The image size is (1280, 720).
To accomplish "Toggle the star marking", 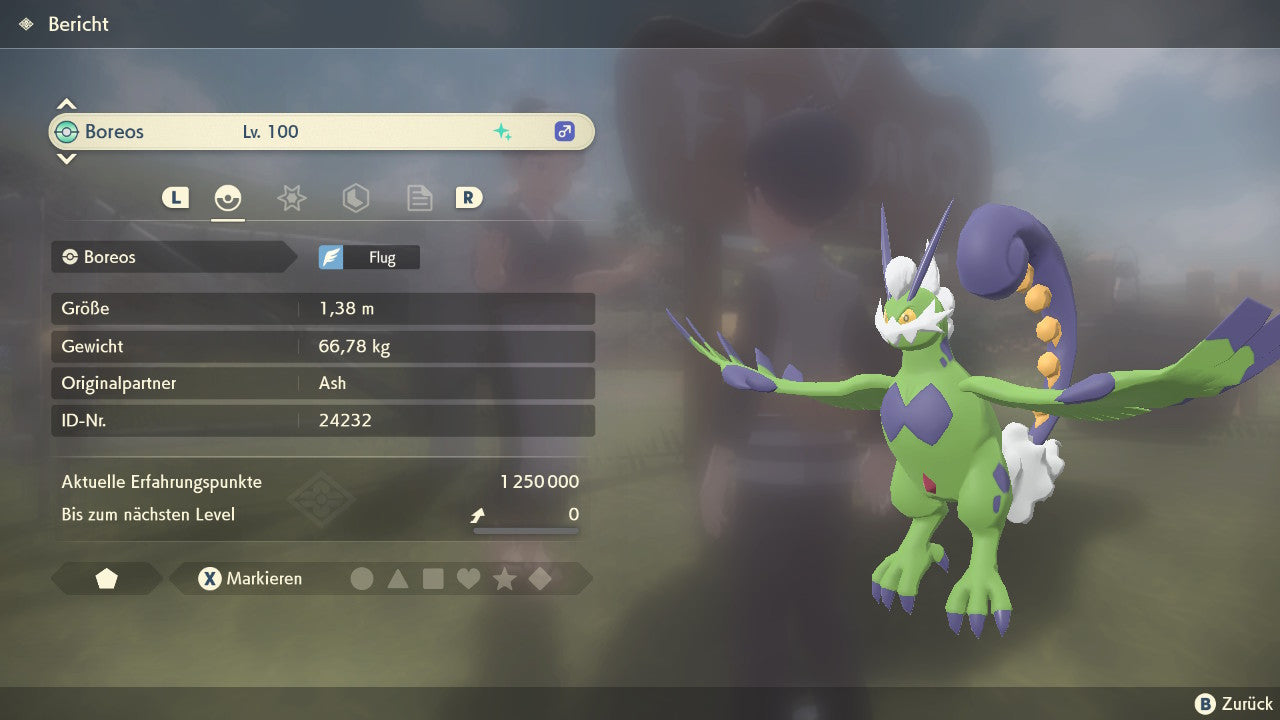I will click(x=504, y=578).
